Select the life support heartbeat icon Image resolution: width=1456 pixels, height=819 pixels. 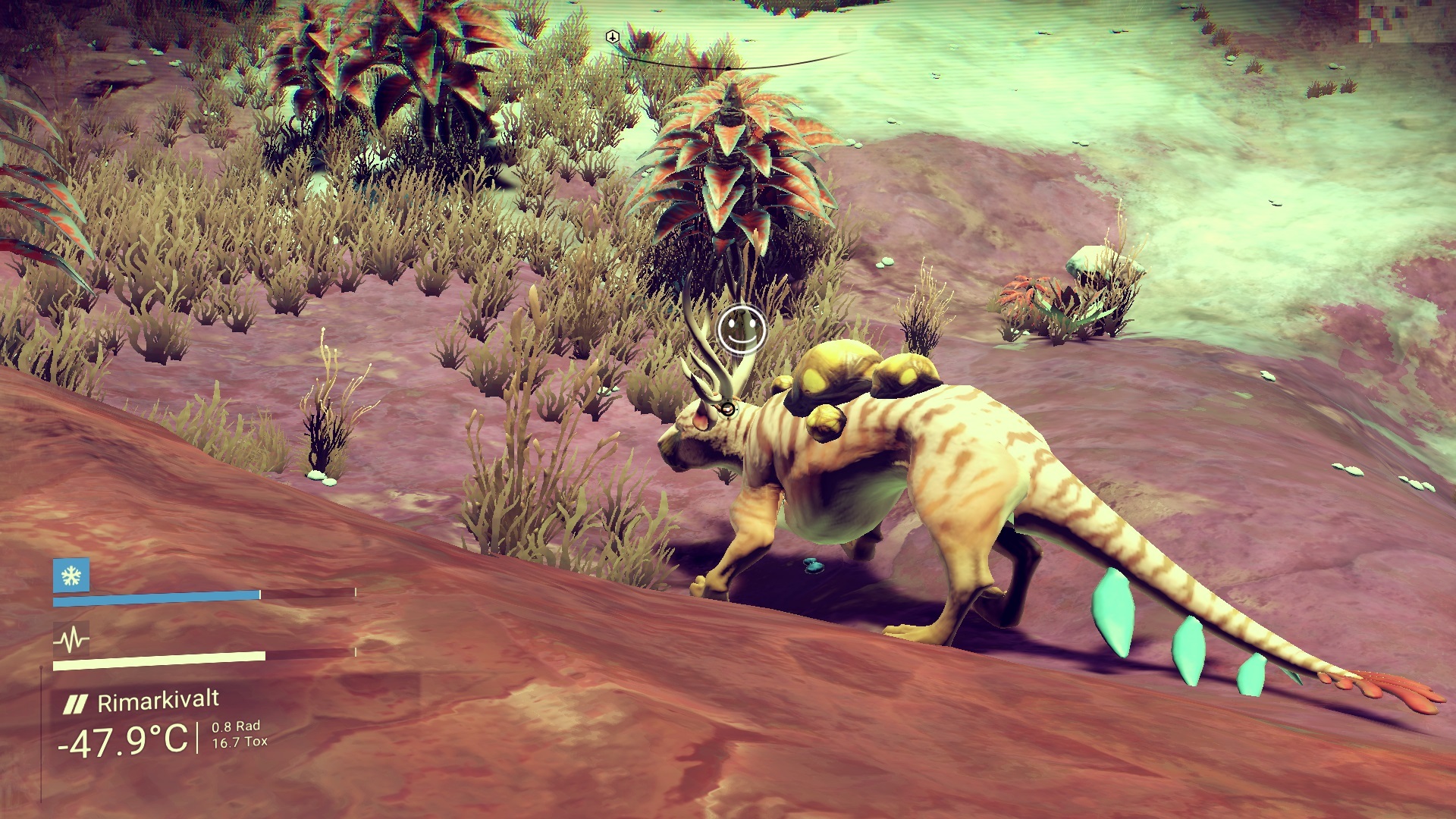click(x=71, y=641)
